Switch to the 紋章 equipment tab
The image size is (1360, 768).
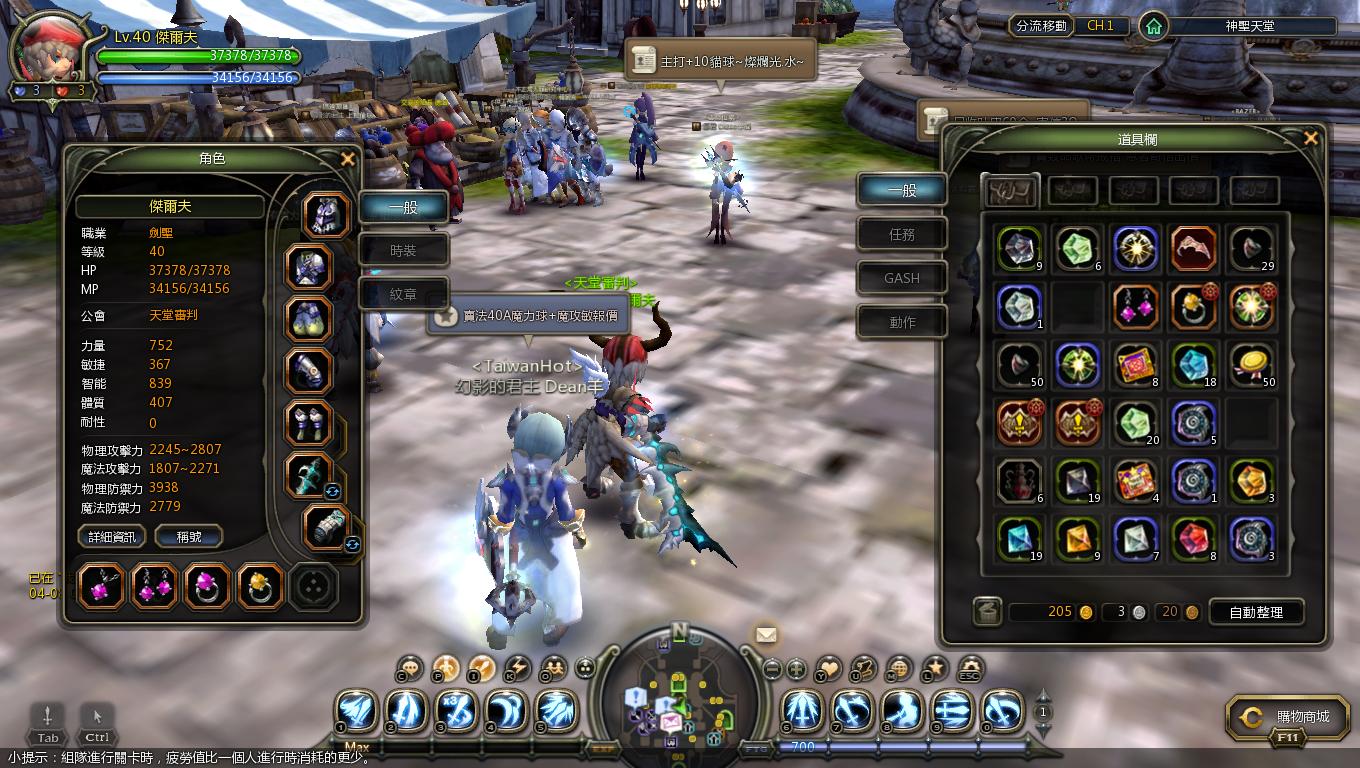click(x=403, y=294)
